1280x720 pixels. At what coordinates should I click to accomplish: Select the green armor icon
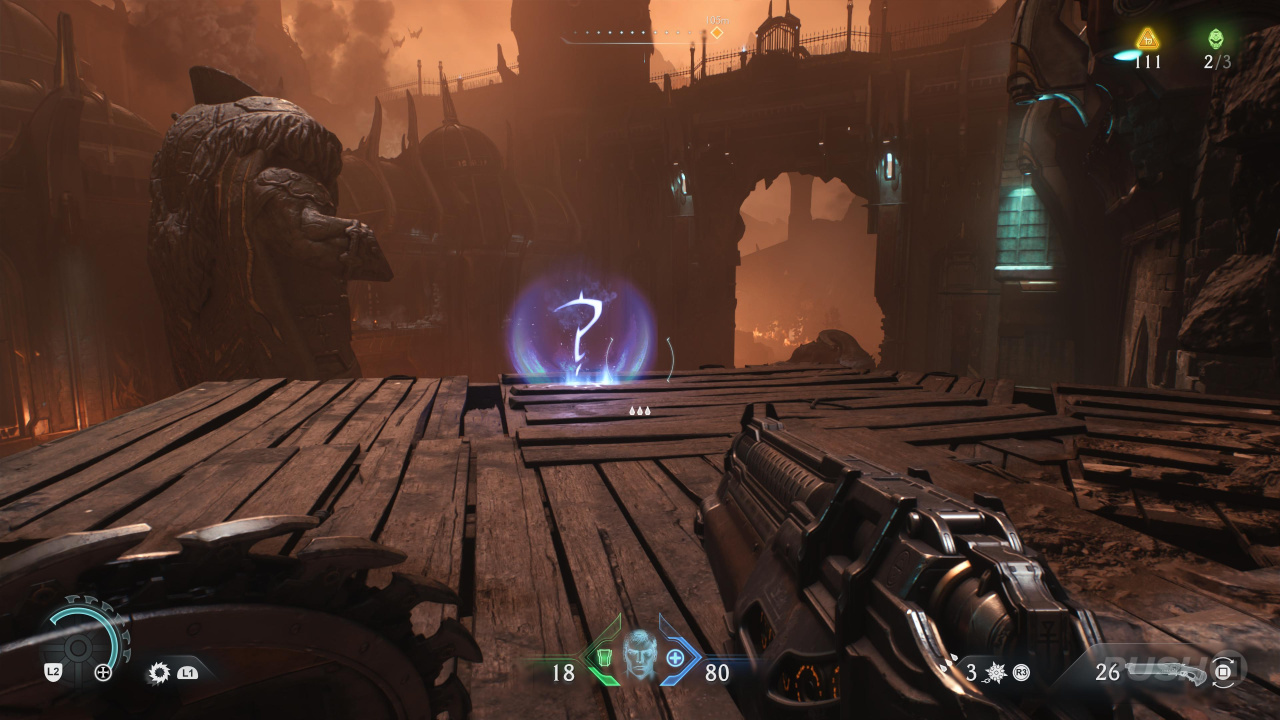coord(603,657)
